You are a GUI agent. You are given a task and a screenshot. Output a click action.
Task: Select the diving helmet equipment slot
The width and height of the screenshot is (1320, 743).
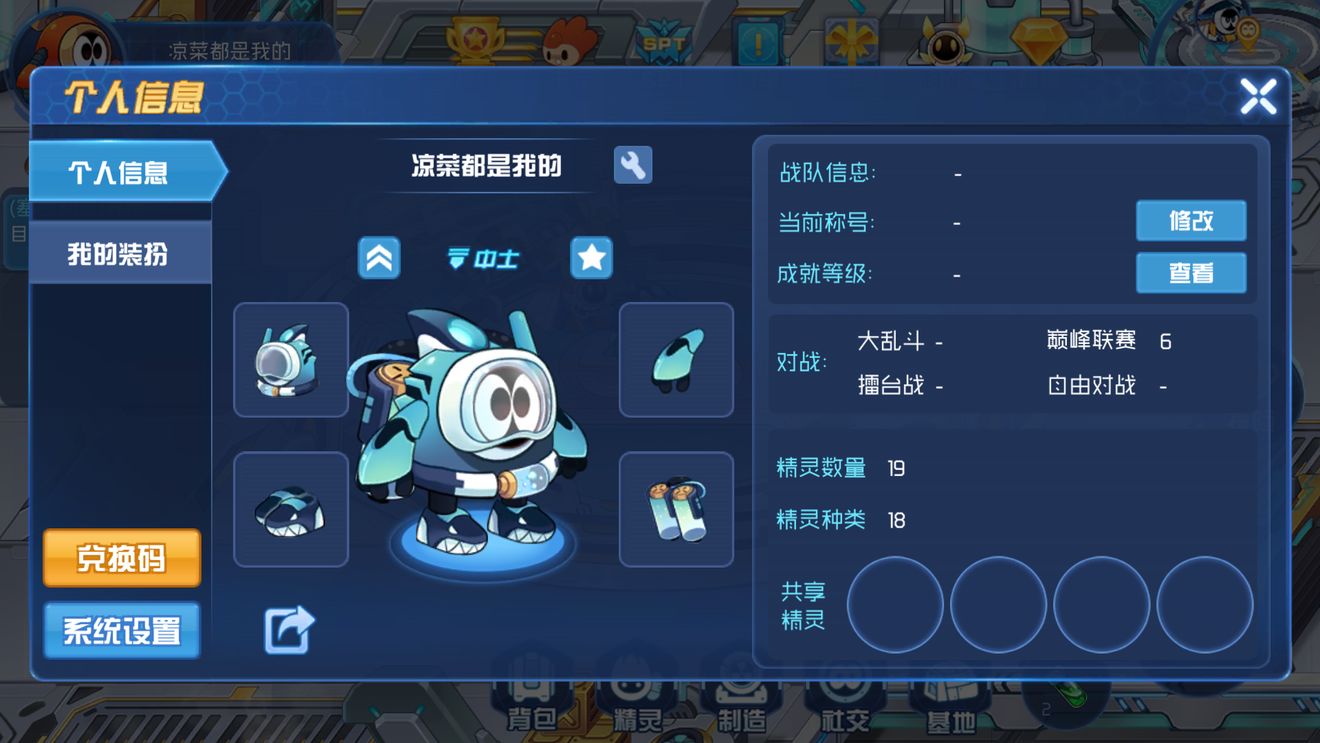click(290, 360)
